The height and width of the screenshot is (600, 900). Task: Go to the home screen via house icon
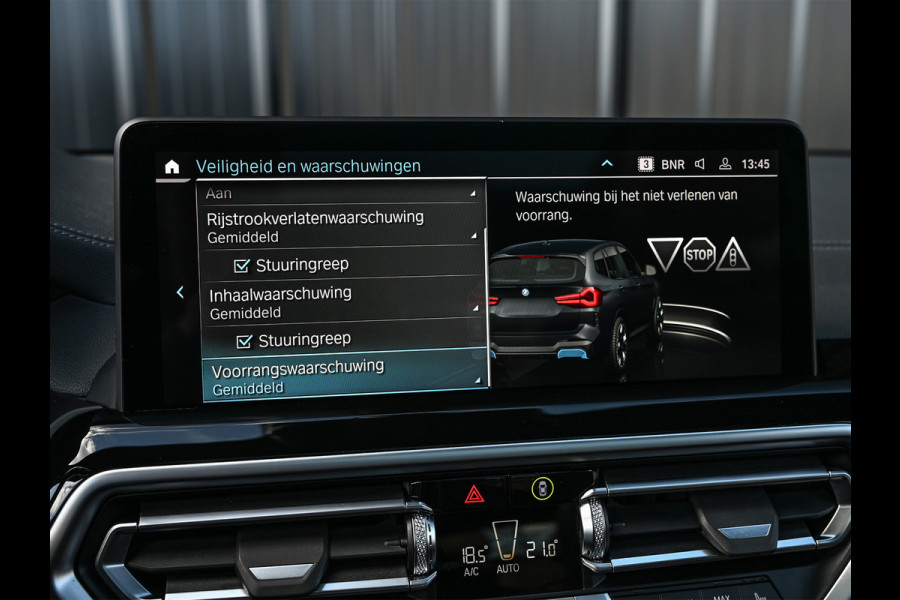[172, 167]
